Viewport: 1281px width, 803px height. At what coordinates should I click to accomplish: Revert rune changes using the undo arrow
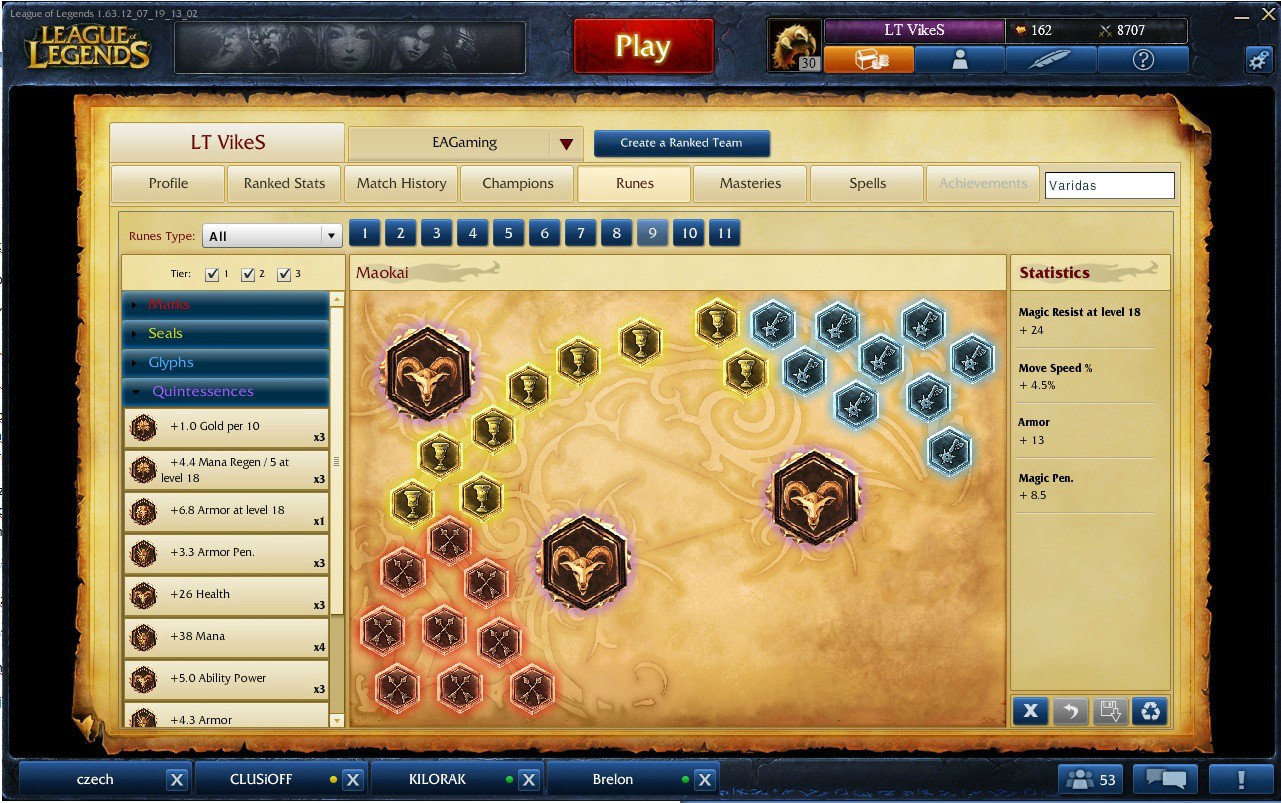click(x=1070, y=711)
